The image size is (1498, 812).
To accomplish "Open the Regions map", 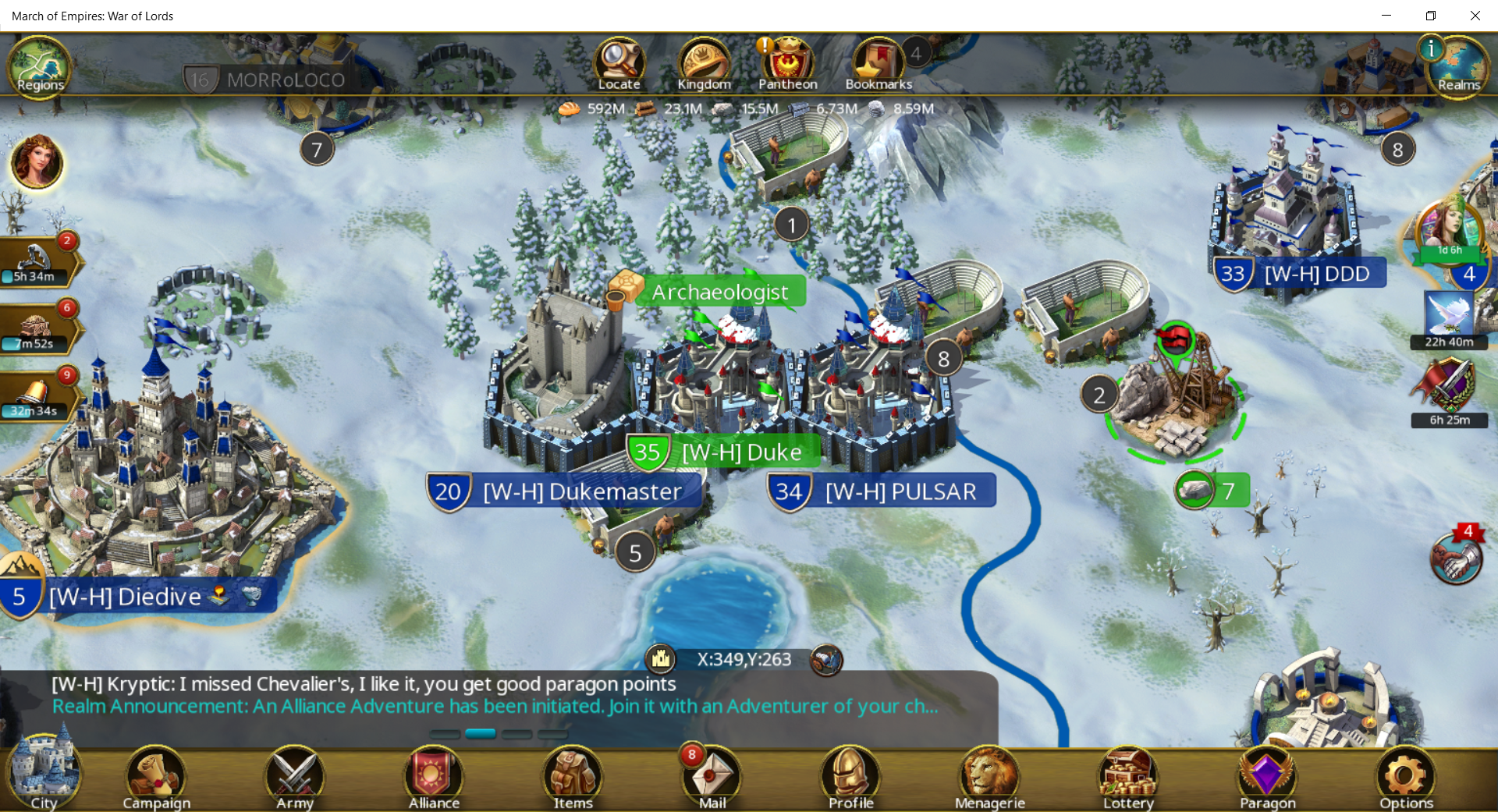I will [40, 66].
